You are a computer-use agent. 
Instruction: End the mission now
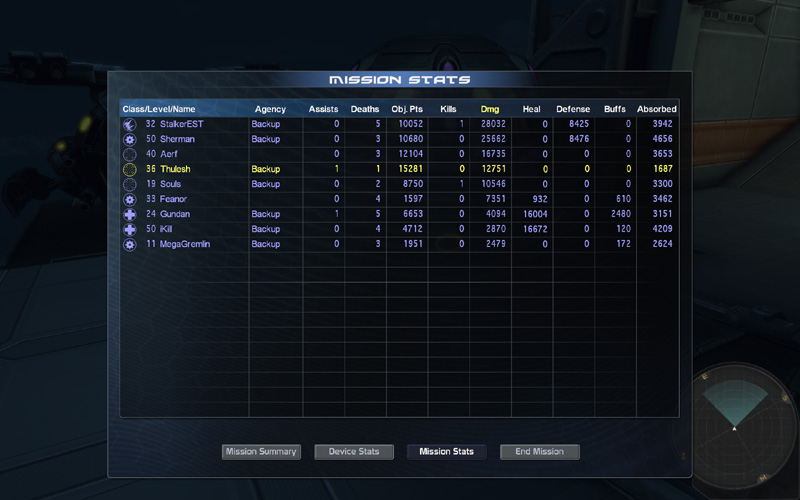click(540, 452)
